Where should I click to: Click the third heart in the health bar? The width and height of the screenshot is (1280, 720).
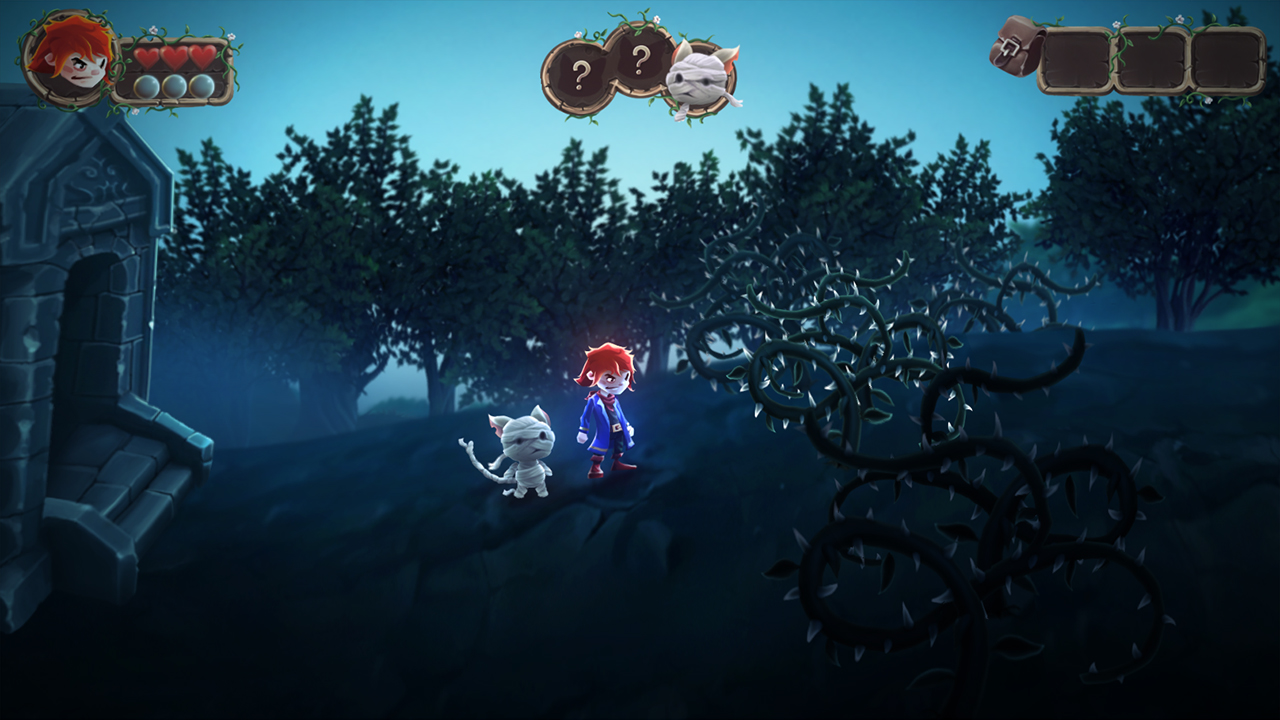pyautogui.click(x=201, y=57)
